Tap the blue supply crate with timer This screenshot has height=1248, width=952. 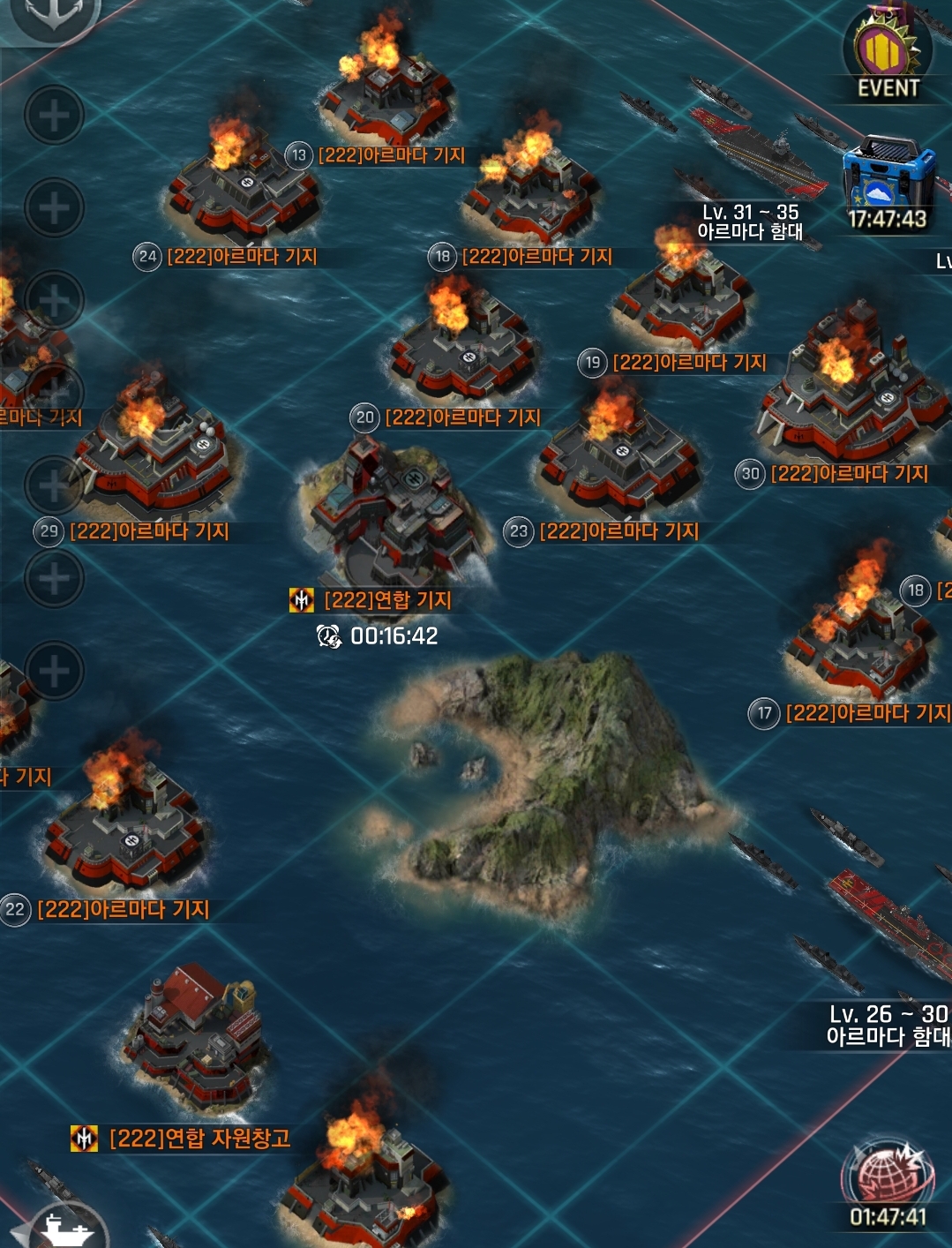point(888,183)
